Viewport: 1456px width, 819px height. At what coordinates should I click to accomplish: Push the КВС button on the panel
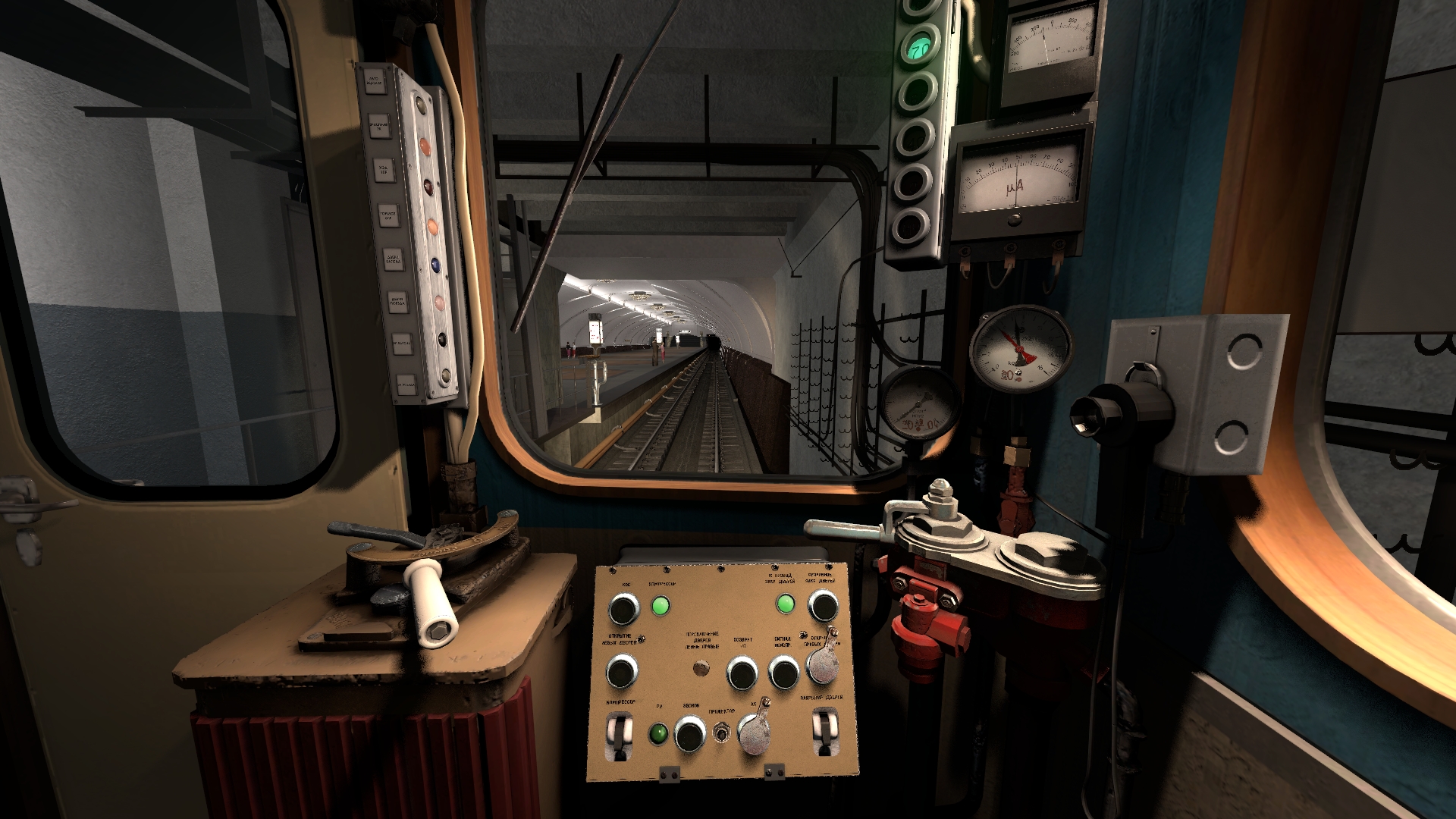point(624,608)
